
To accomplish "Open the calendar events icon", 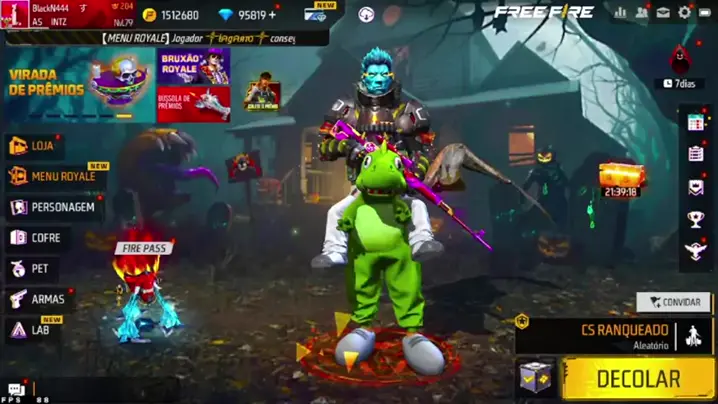I will click(696, 123).
